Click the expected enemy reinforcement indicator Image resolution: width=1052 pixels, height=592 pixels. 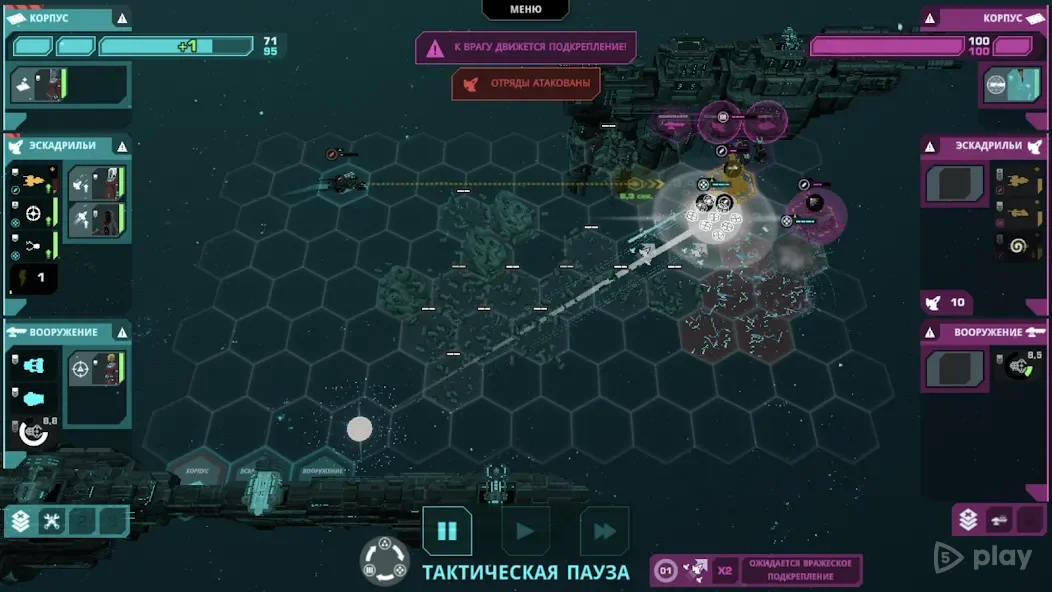point(756,571)
